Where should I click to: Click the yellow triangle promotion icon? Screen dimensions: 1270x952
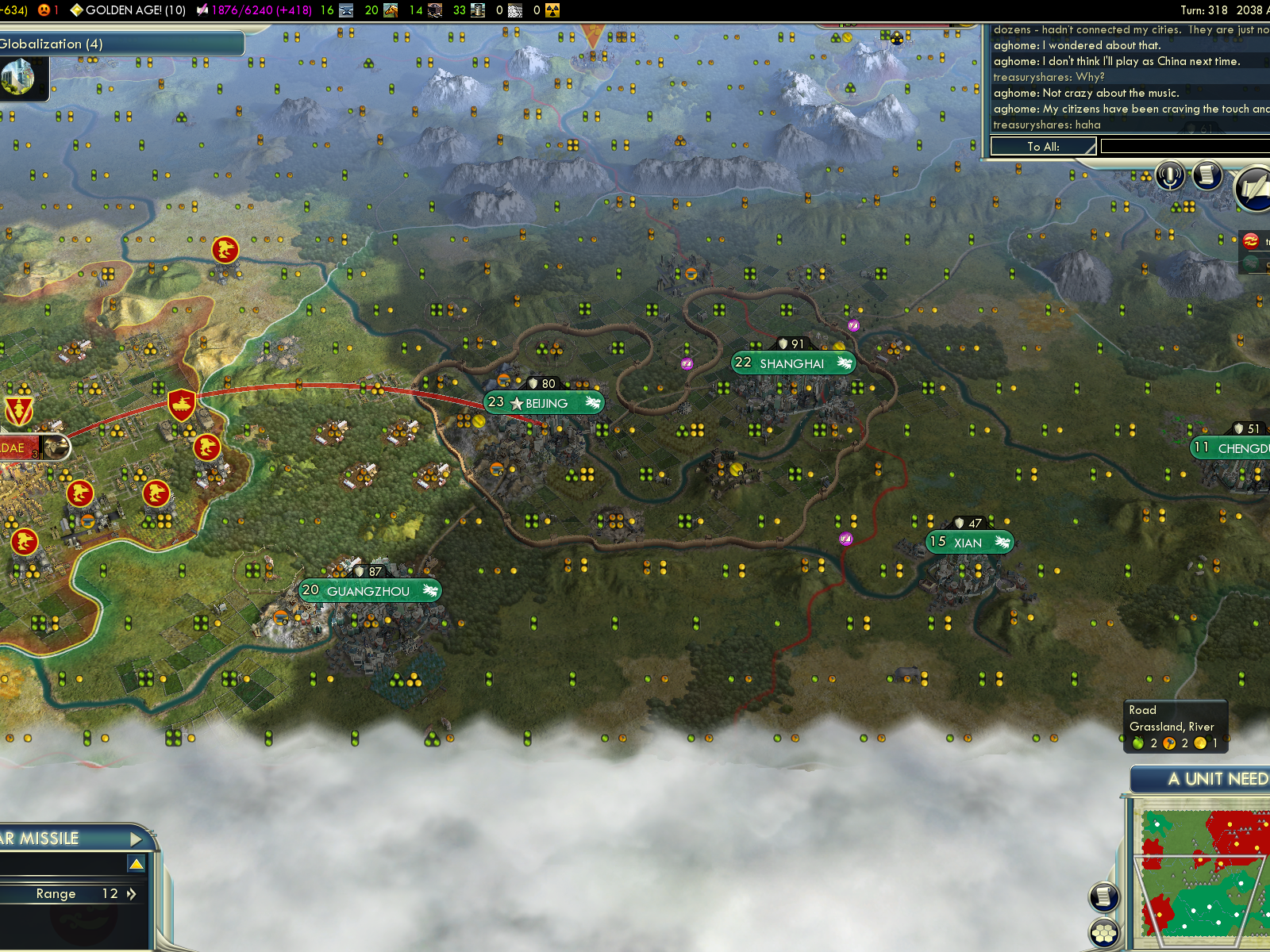[137, 864]
